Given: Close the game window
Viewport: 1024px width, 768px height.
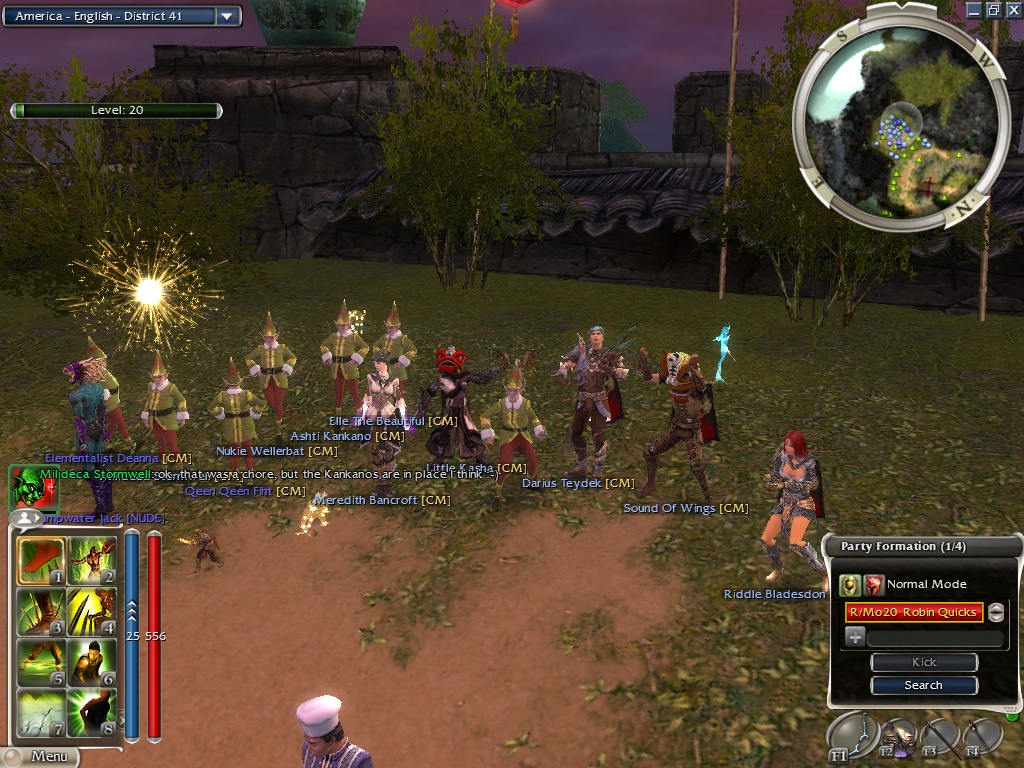Looking at the screenshot, I should point(1013,10).
